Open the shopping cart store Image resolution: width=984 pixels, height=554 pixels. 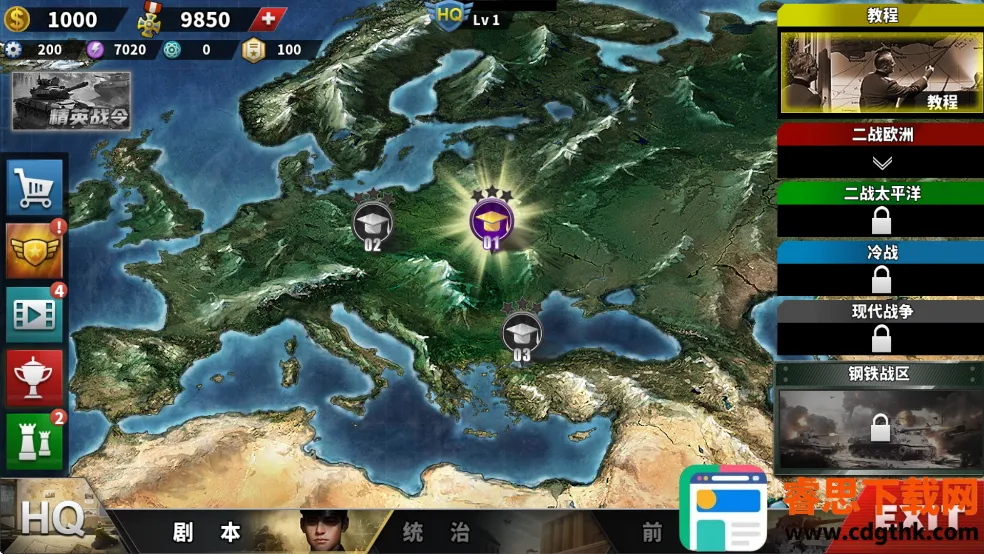tap(36, 186)
